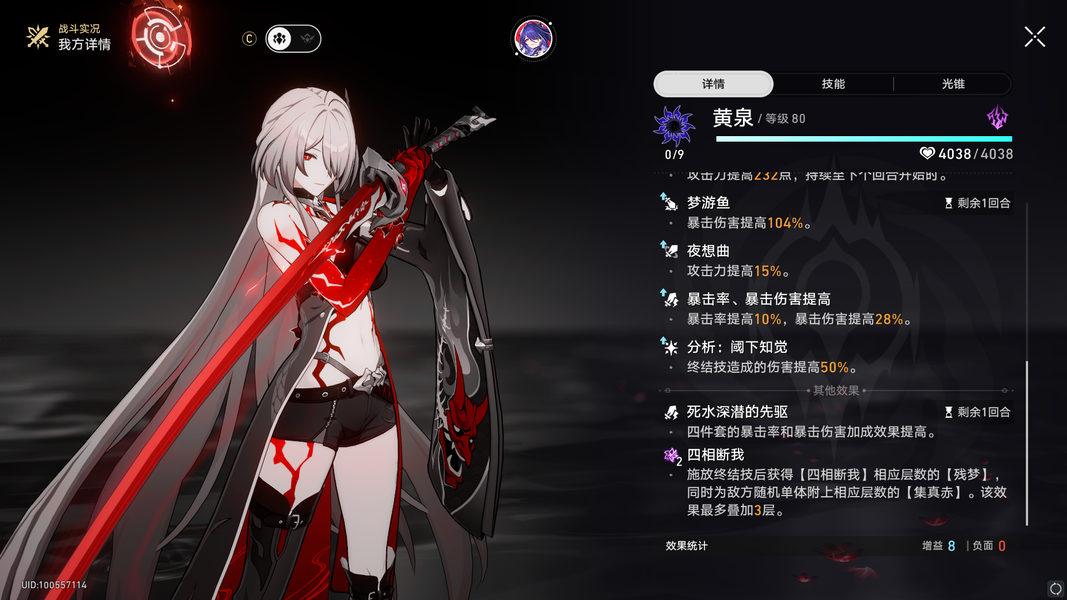This screenshot has width=1067, height=600.
Task: Select the 详情 tab
Action: [x=713, y=84]
